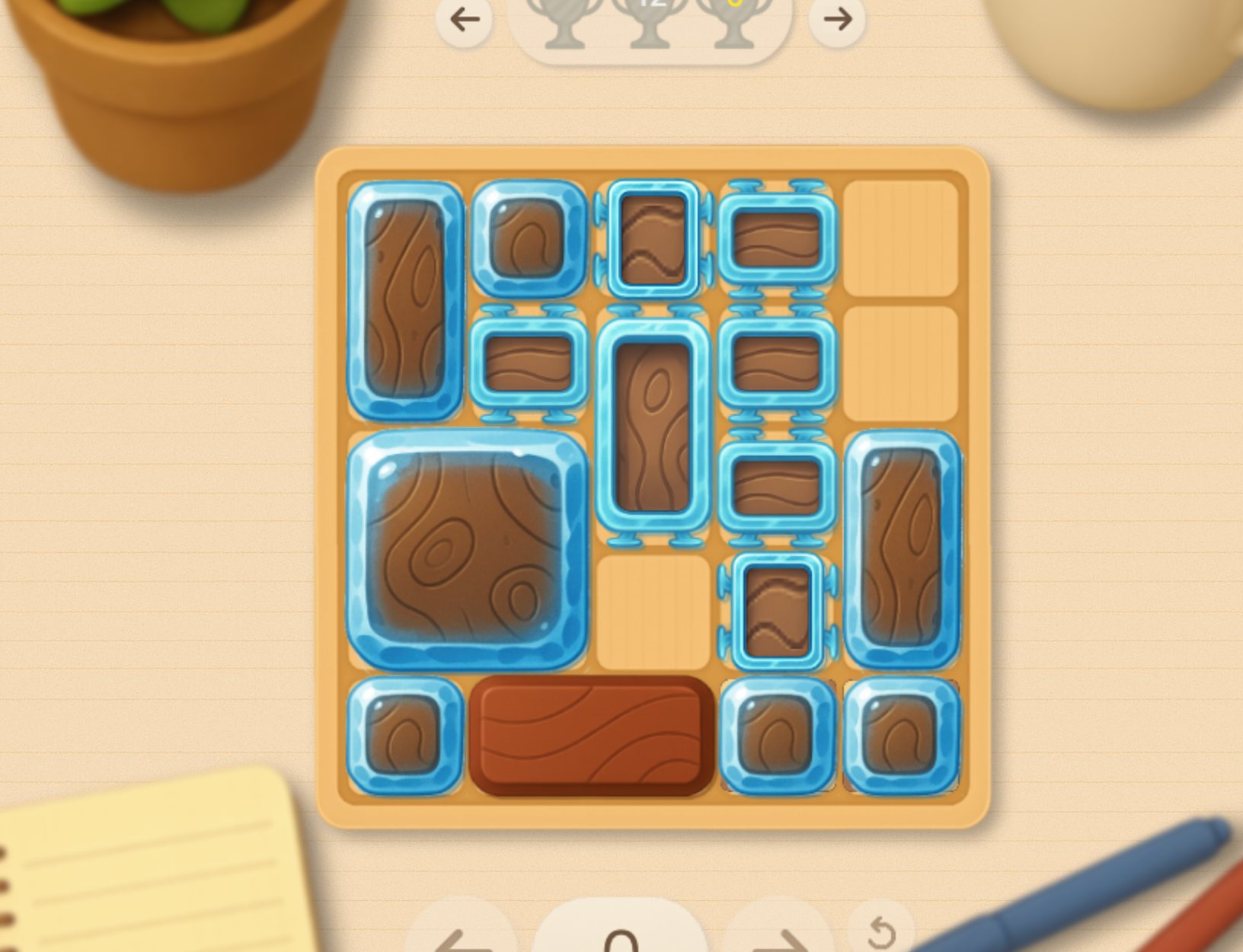
Task: Click the small chained block below the center
Action: pos(778,609)
